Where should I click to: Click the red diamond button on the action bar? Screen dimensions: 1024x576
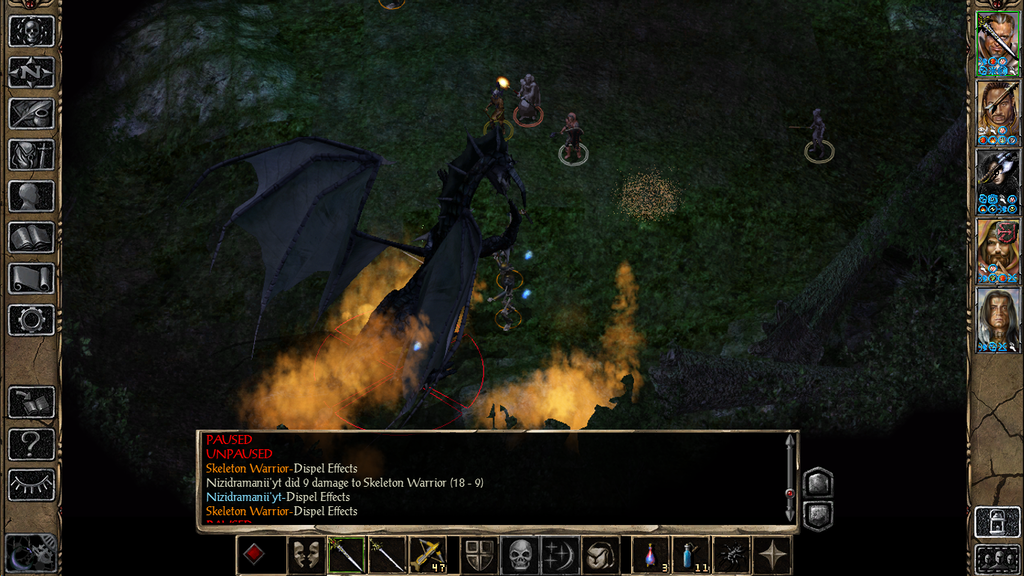256,555
